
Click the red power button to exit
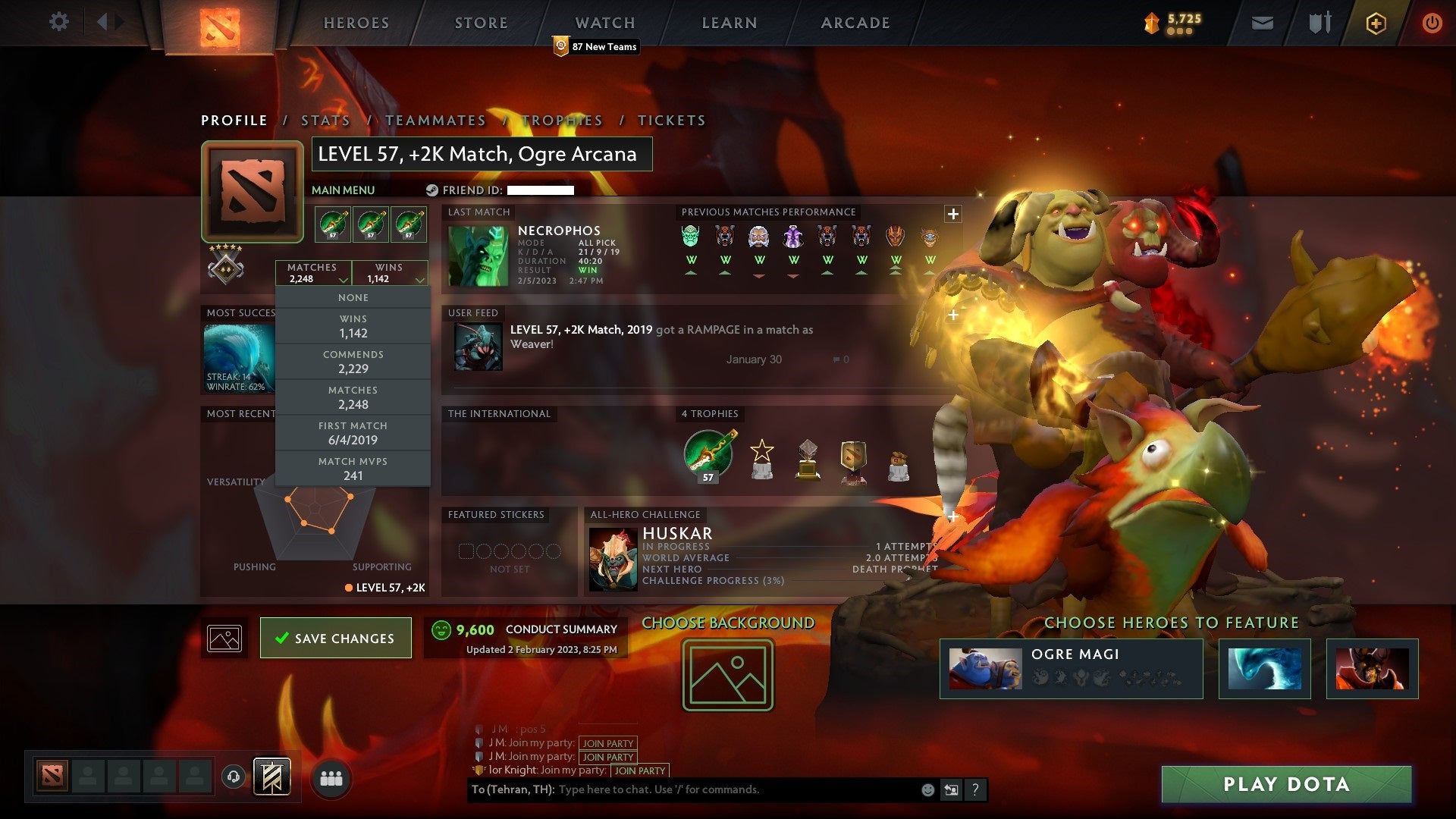coord(1433,23)
